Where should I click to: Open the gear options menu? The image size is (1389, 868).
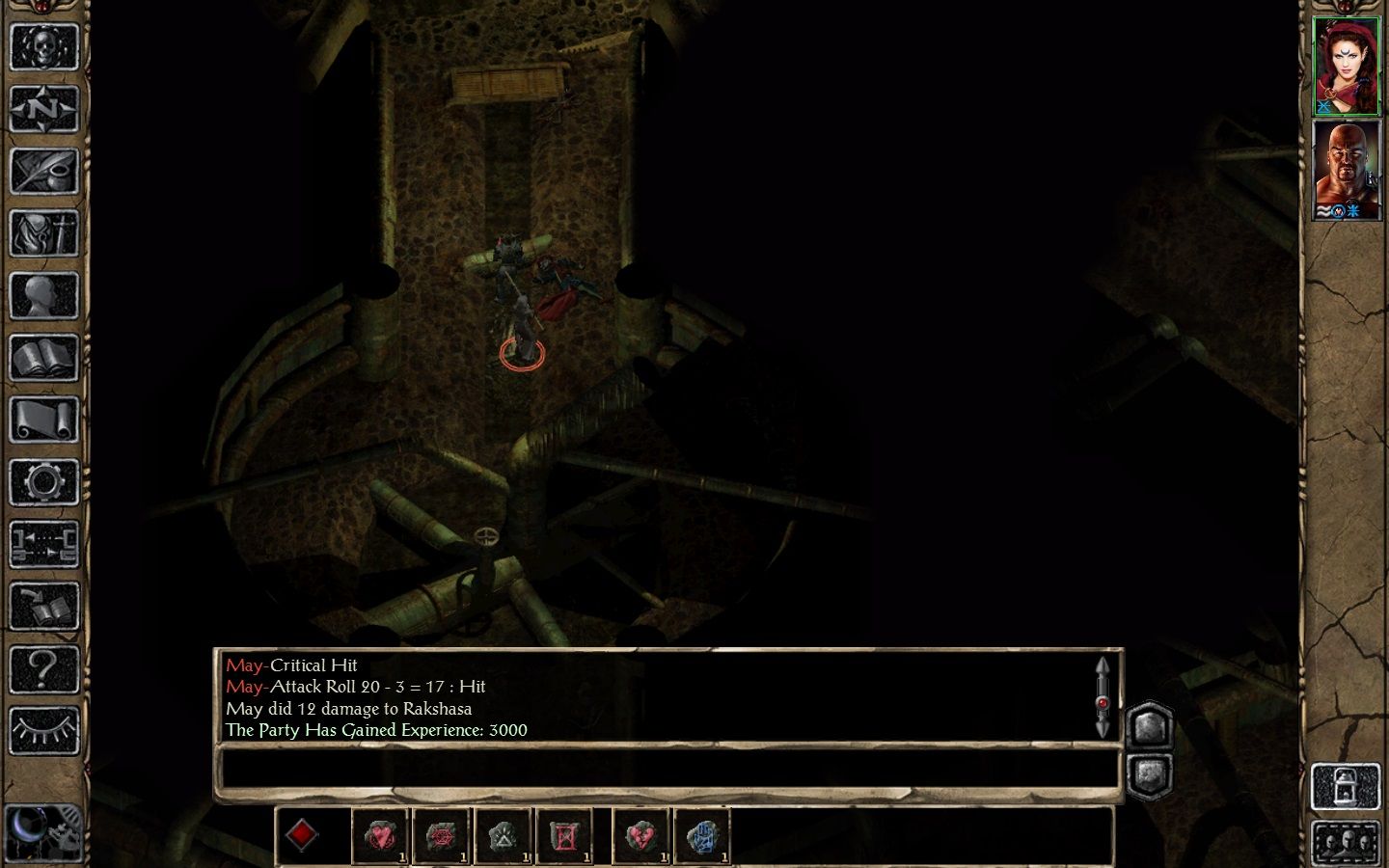tap(43, 482)
